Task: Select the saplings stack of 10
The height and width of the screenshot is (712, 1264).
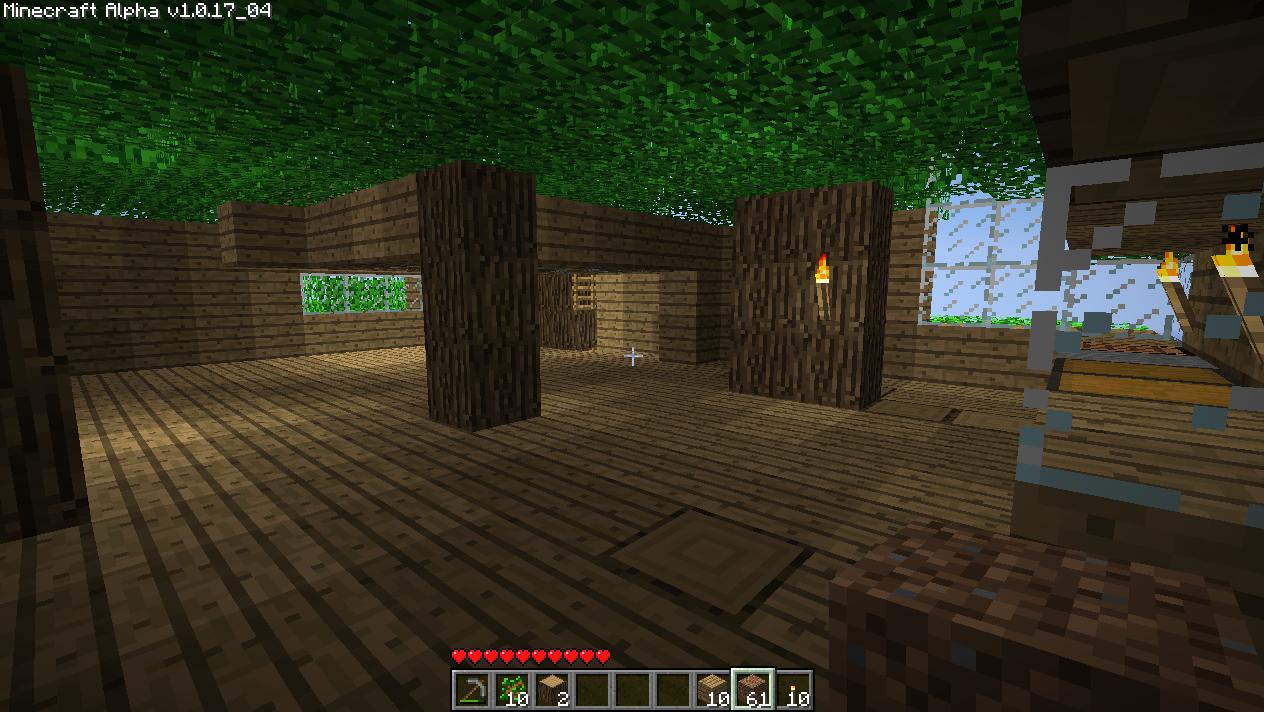Action: (511, 689)
